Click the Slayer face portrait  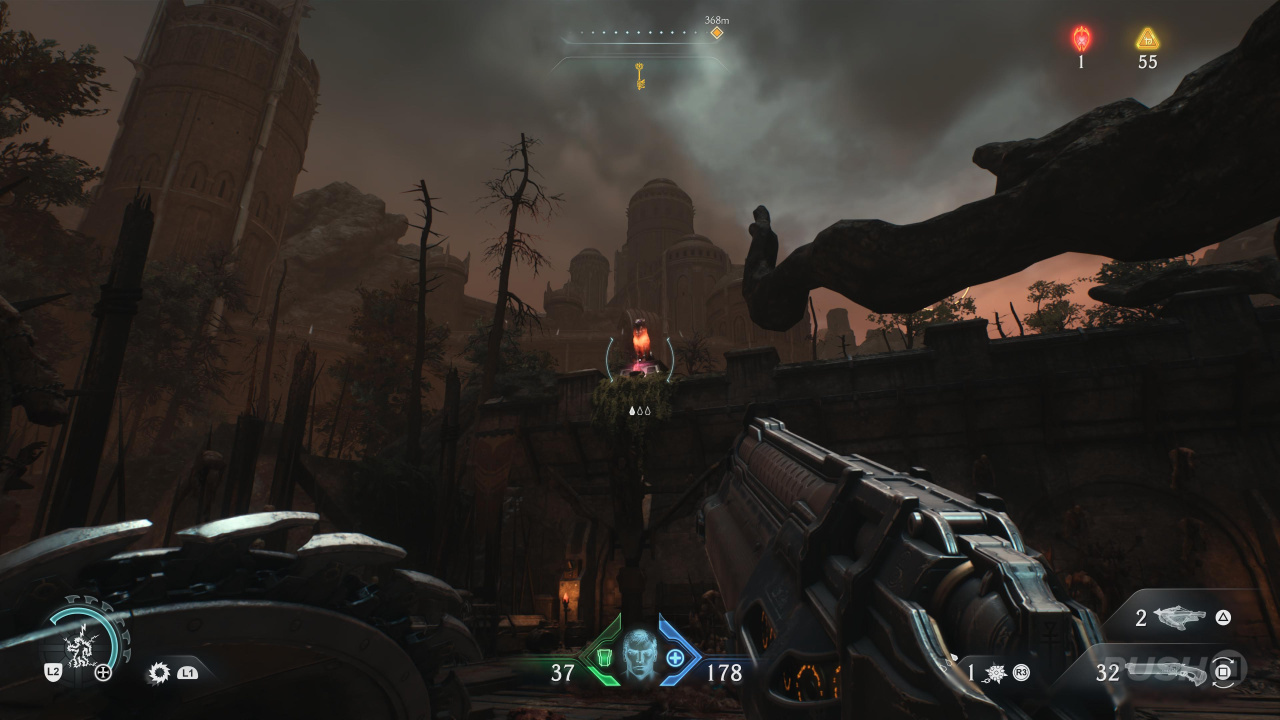(x=638, y=655)
